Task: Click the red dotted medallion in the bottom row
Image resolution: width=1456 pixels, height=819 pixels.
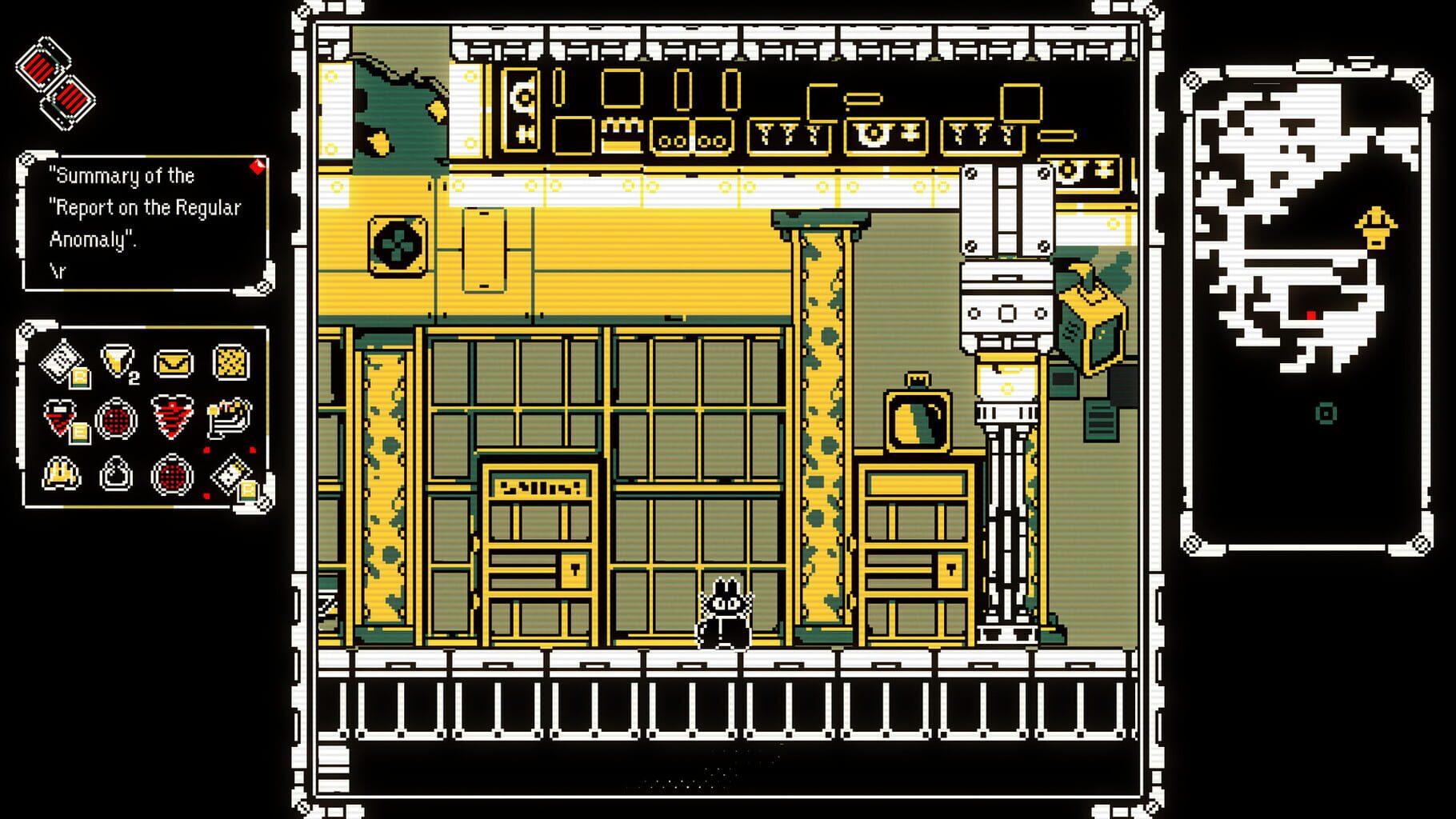Action: tap(172, 474)
